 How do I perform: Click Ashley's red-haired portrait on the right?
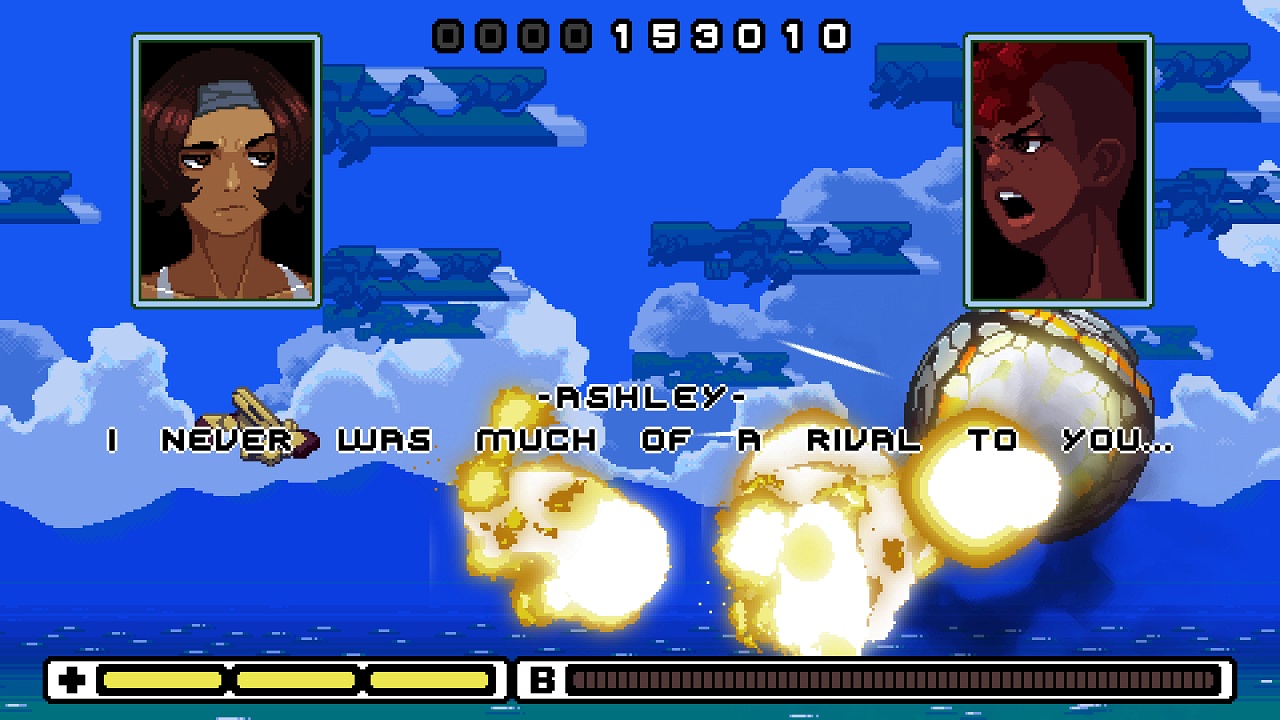(x=1057, y=170)
